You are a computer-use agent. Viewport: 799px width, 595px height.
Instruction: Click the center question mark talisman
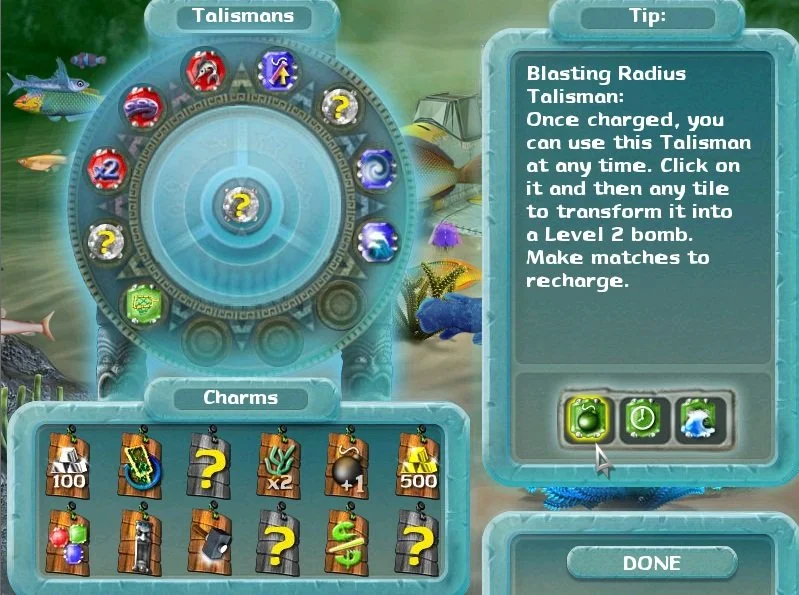239,203
